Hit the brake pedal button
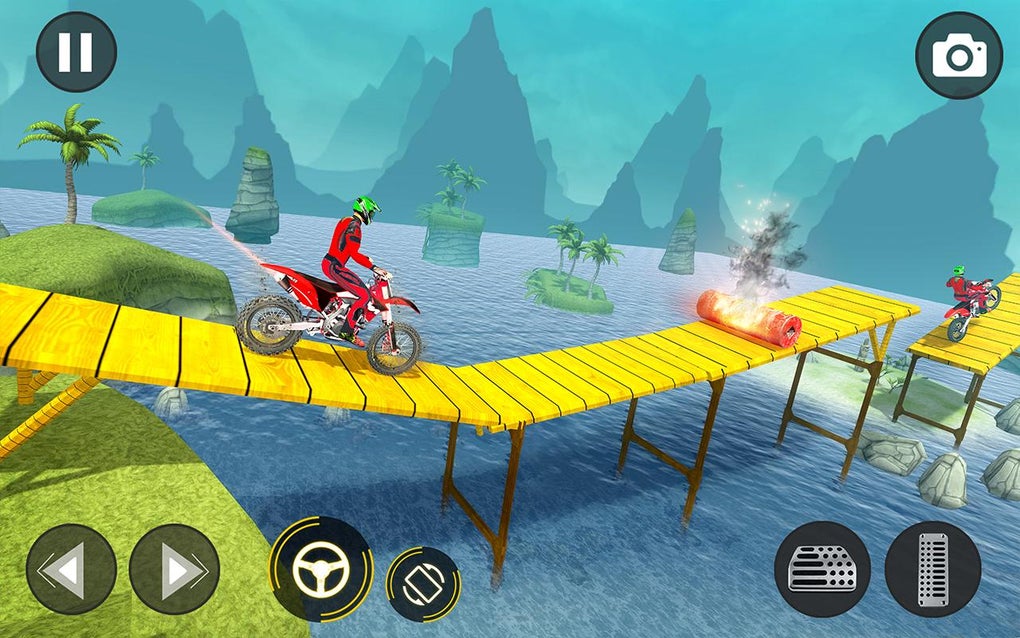Screen dimensions: 1020x638 (822, 569)
